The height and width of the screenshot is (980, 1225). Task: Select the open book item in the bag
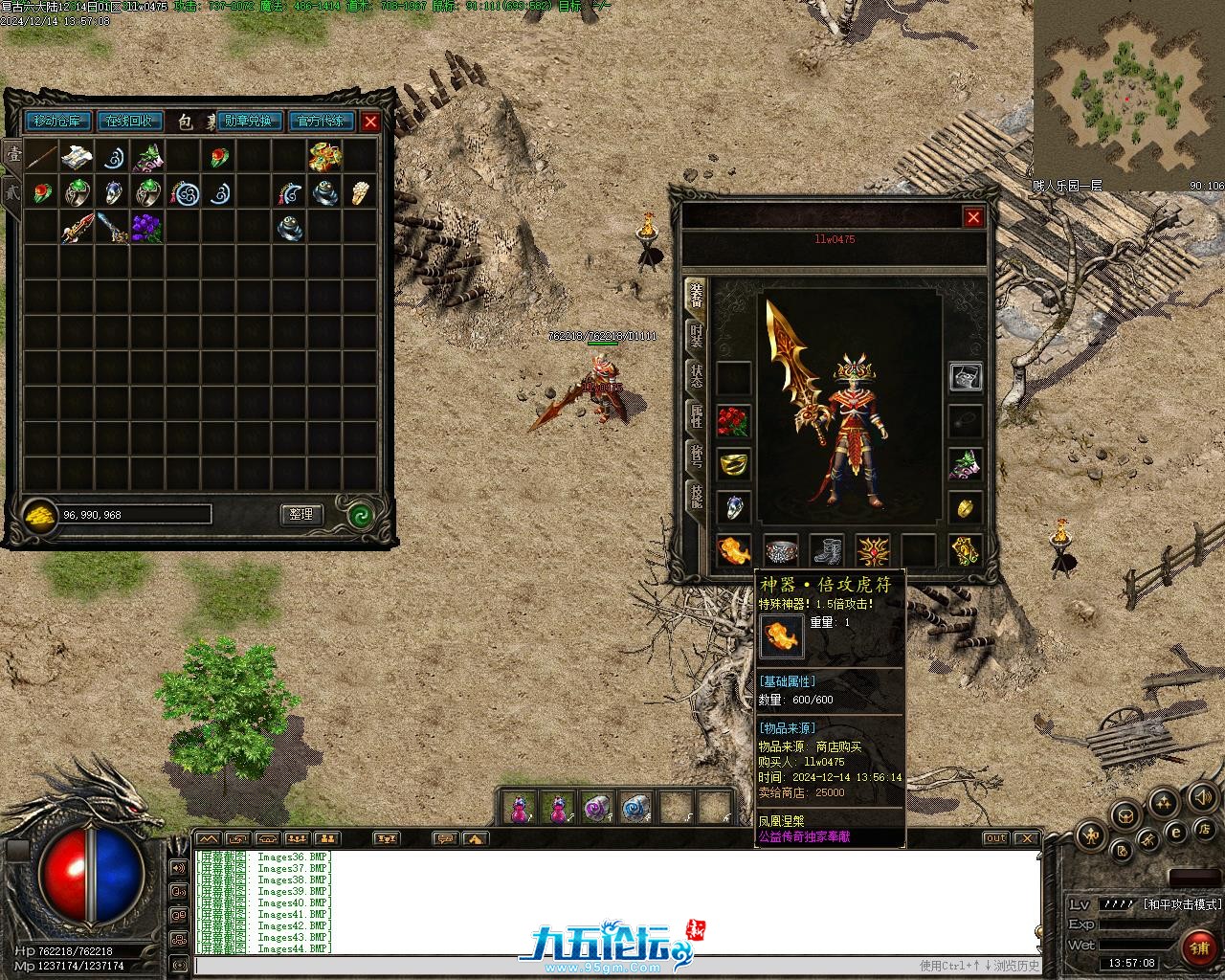pyautogui.click(x=77, y=157)
